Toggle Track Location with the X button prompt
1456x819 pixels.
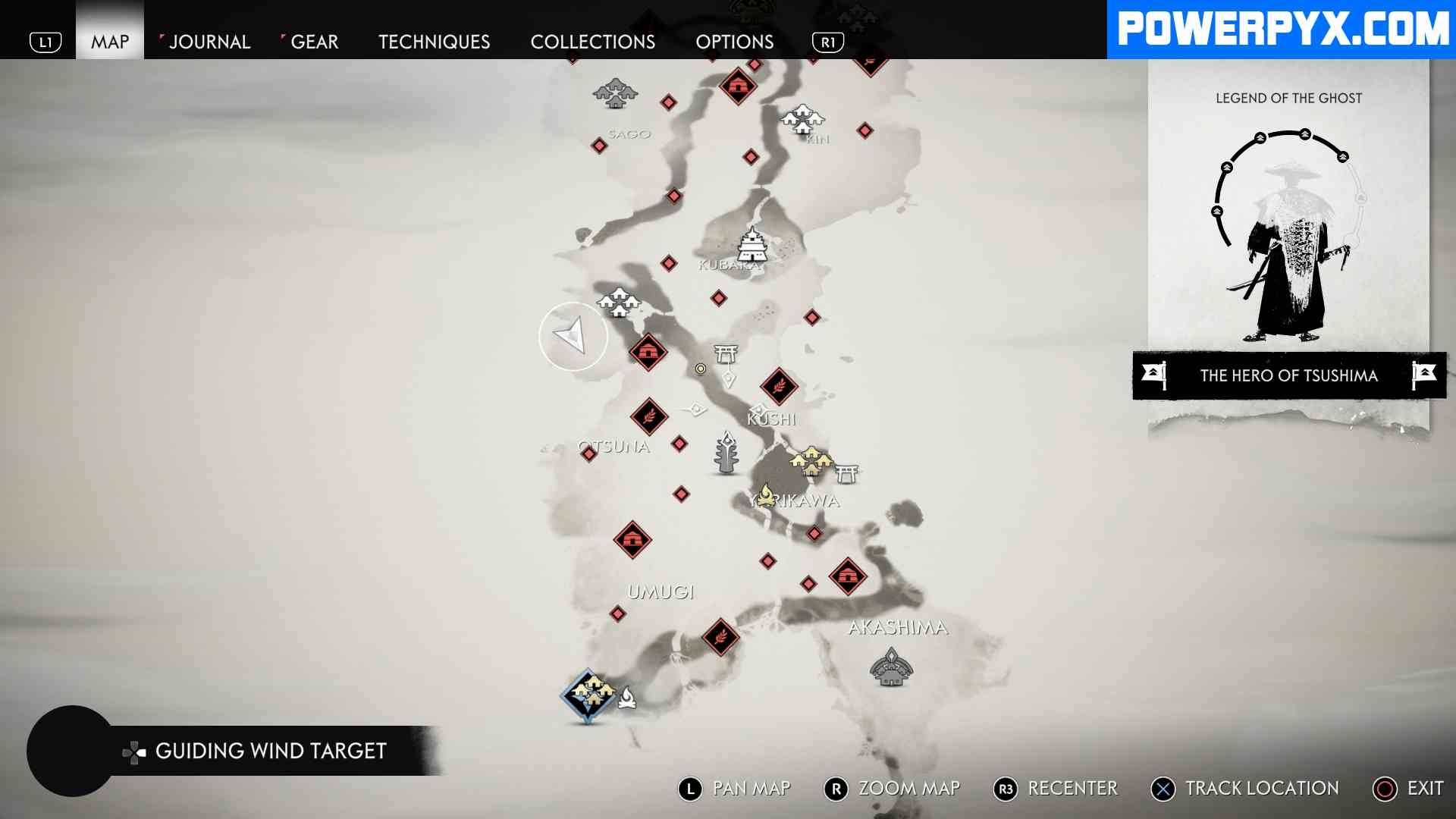coord(1163,789)
